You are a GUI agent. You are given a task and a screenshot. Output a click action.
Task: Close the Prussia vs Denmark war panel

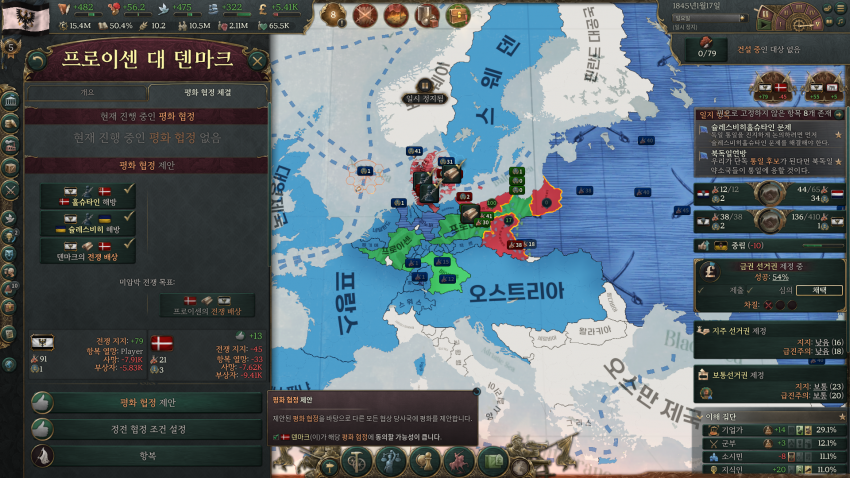(x=258, y=60)
